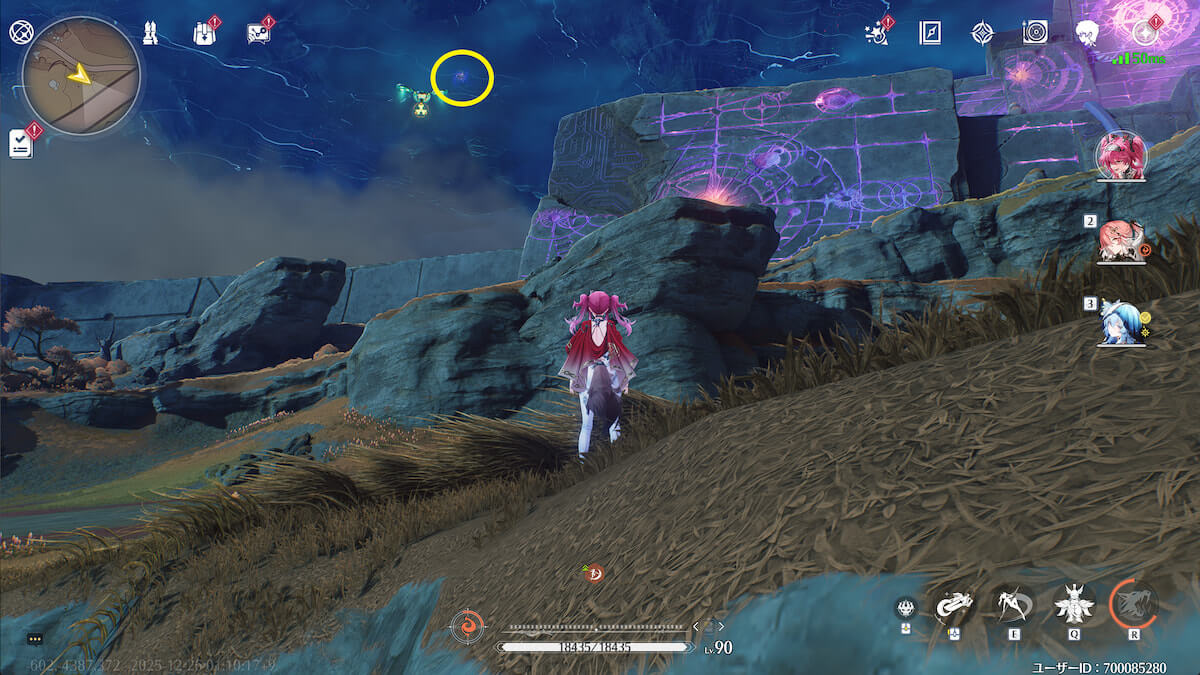1200x675 pixels.
Task: Open the small chat button with three dots
Action: pyautogui.click(x=35, y=638)
